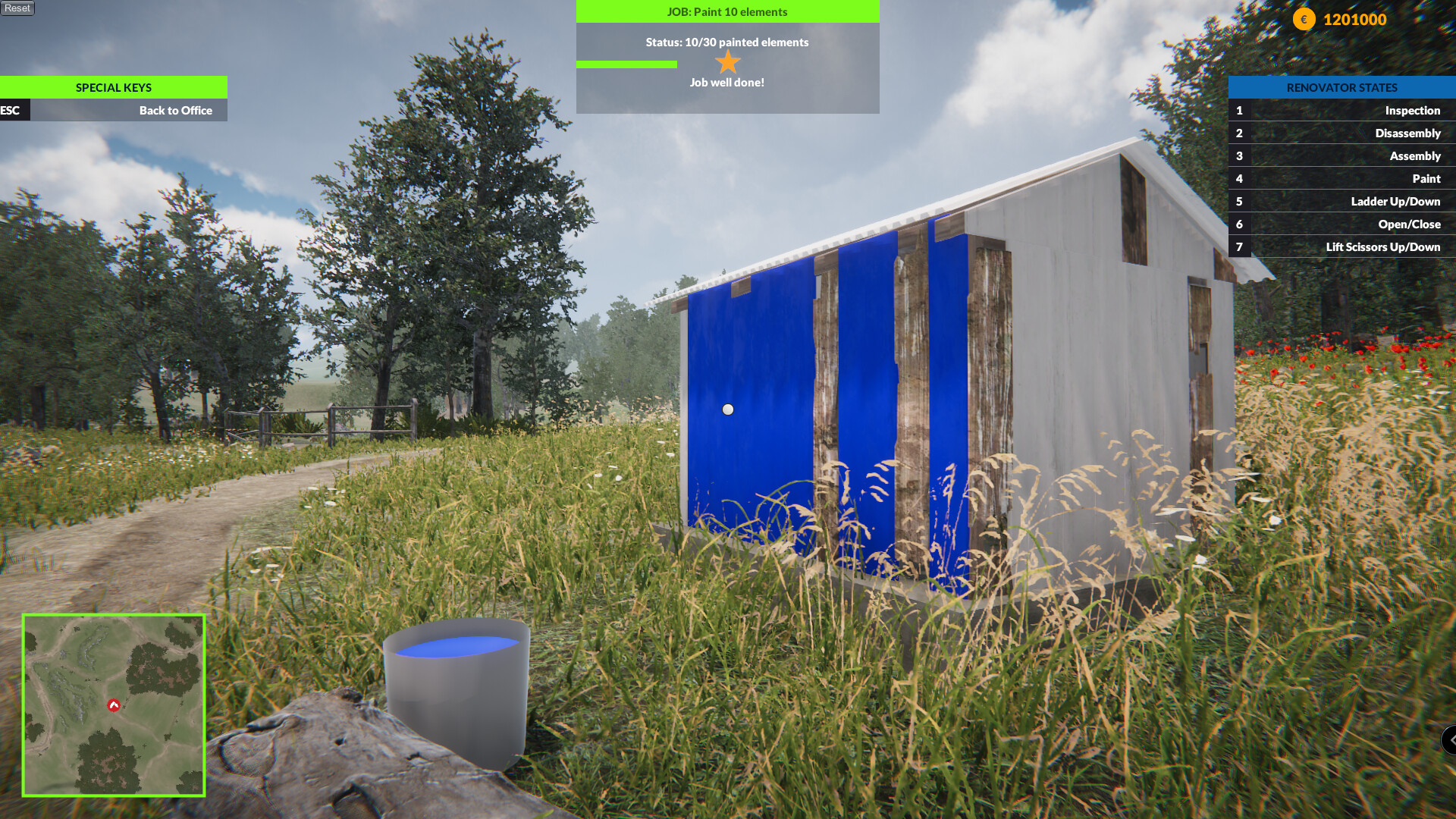
Task: Click the Inspection state number 1 badge
Action: tap(1239, 110)
